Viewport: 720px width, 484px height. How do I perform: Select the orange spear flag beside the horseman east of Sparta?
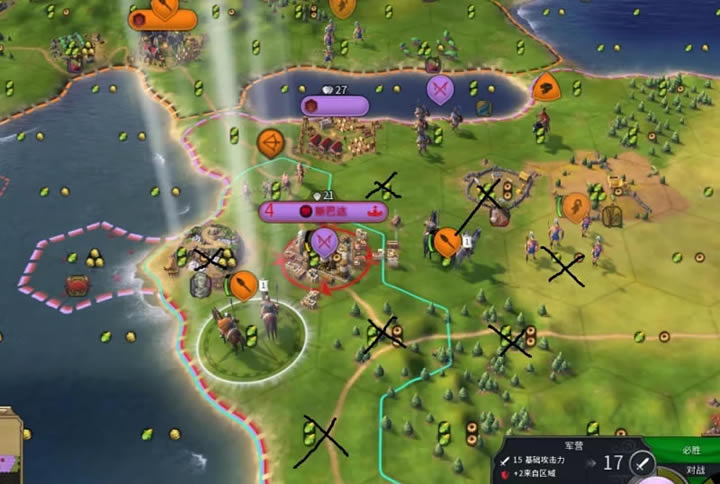447,241
